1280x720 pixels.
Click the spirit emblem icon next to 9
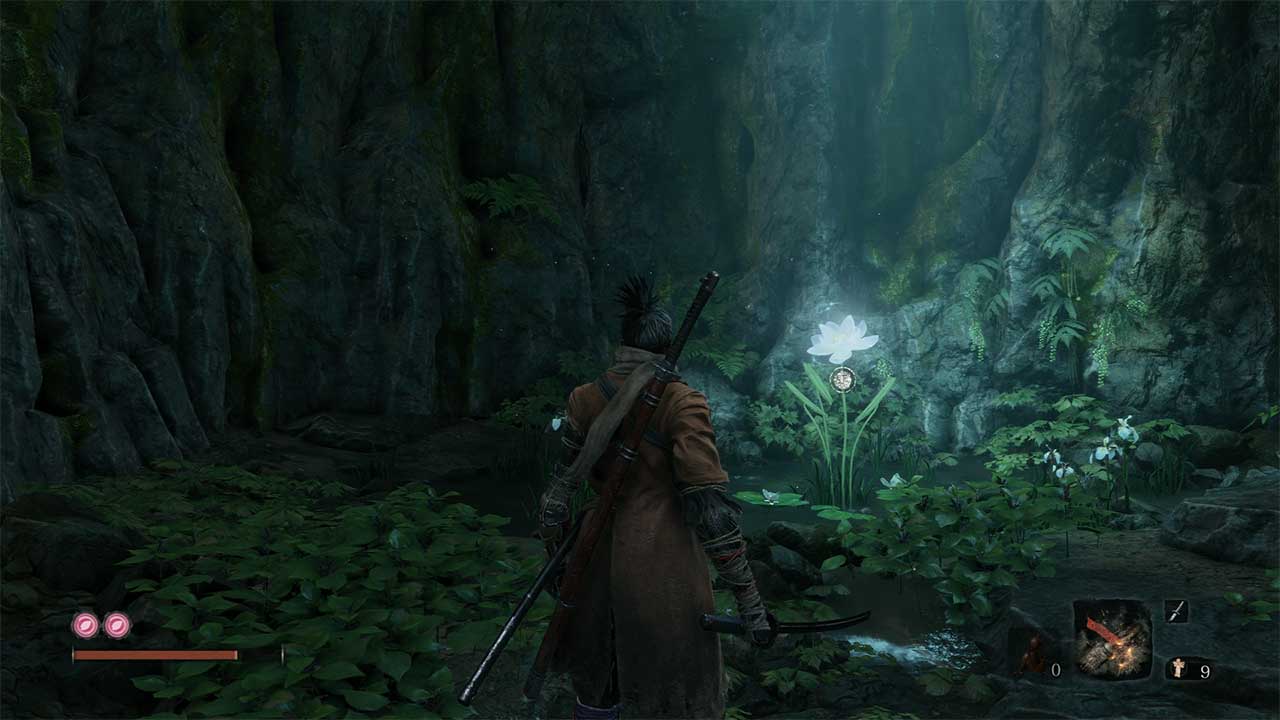click(x=1178, y=668)
